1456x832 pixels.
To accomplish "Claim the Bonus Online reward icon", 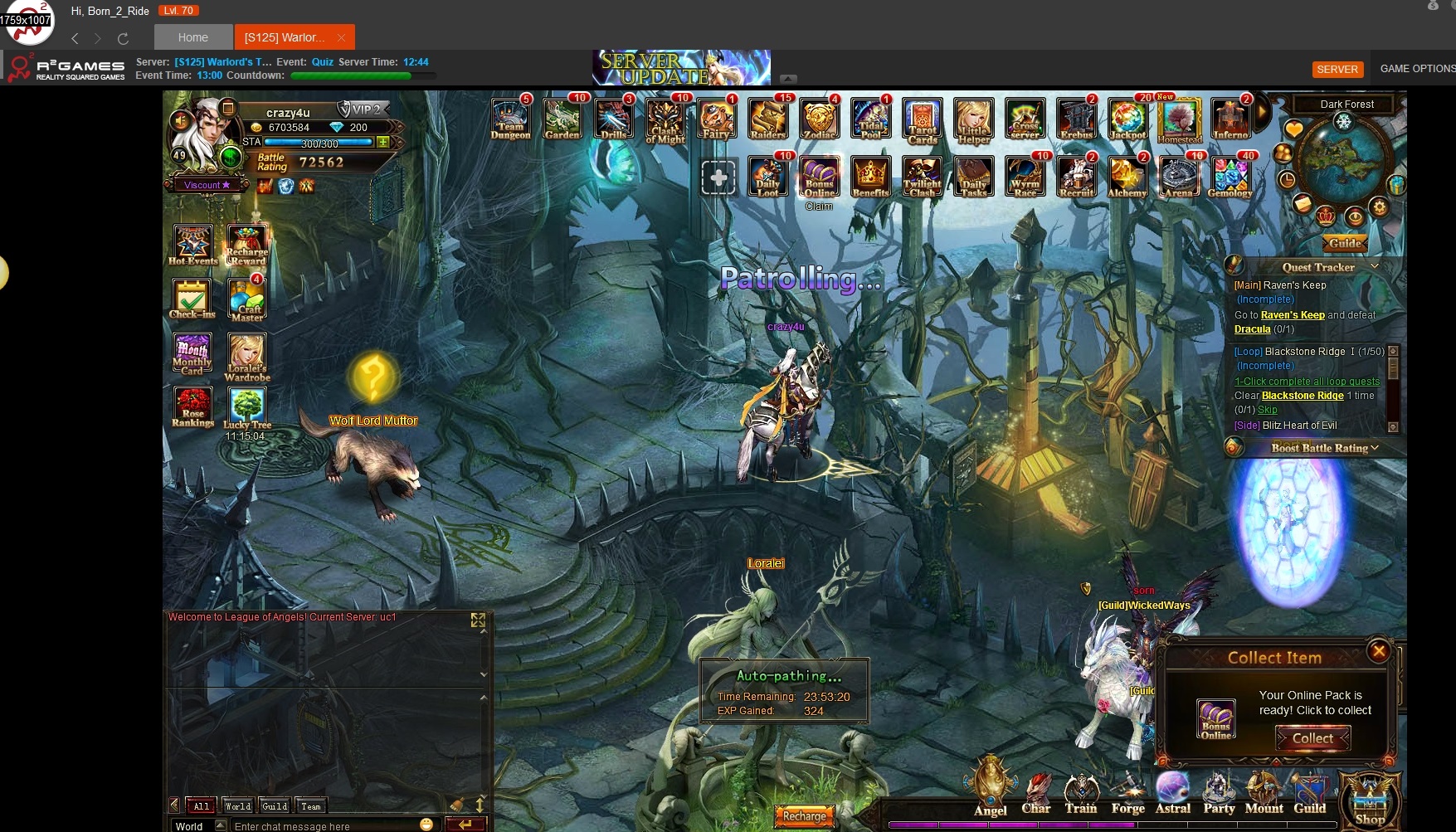I will [820, 178].
